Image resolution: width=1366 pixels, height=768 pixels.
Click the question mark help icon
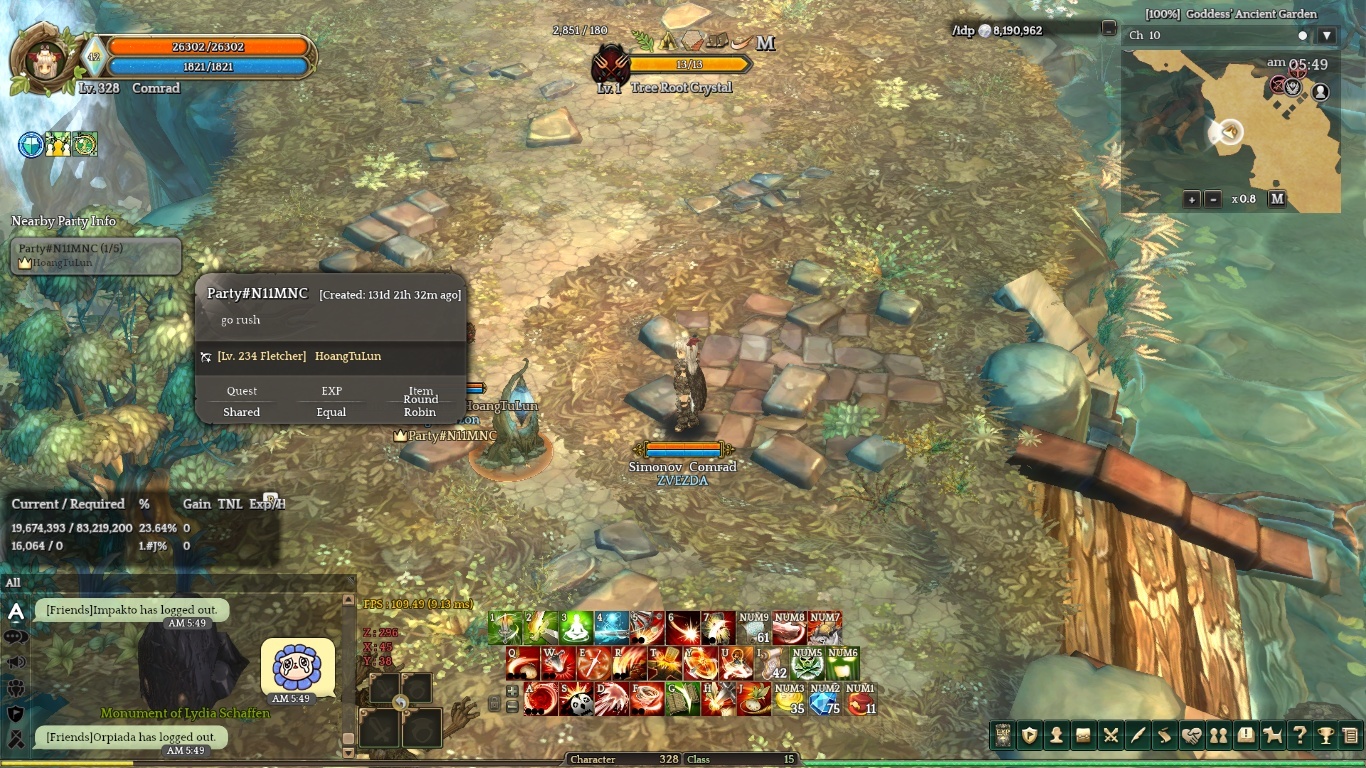coord(1299,736)
